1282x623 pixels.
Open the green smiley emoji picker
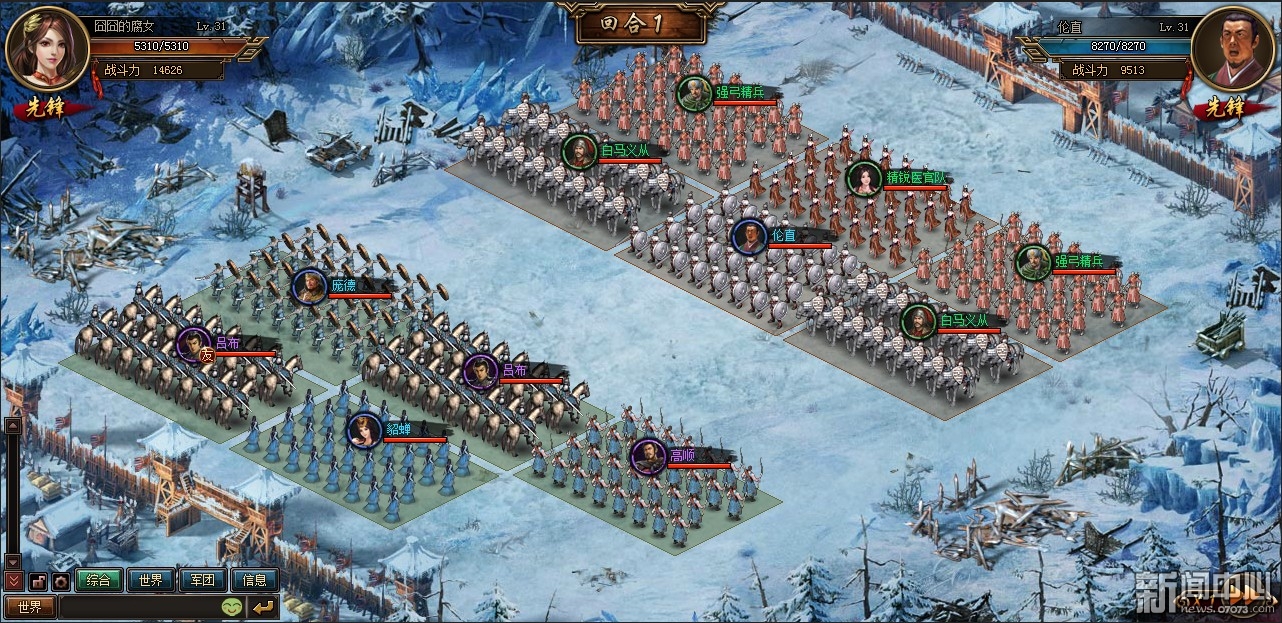(x=231, y=607)
